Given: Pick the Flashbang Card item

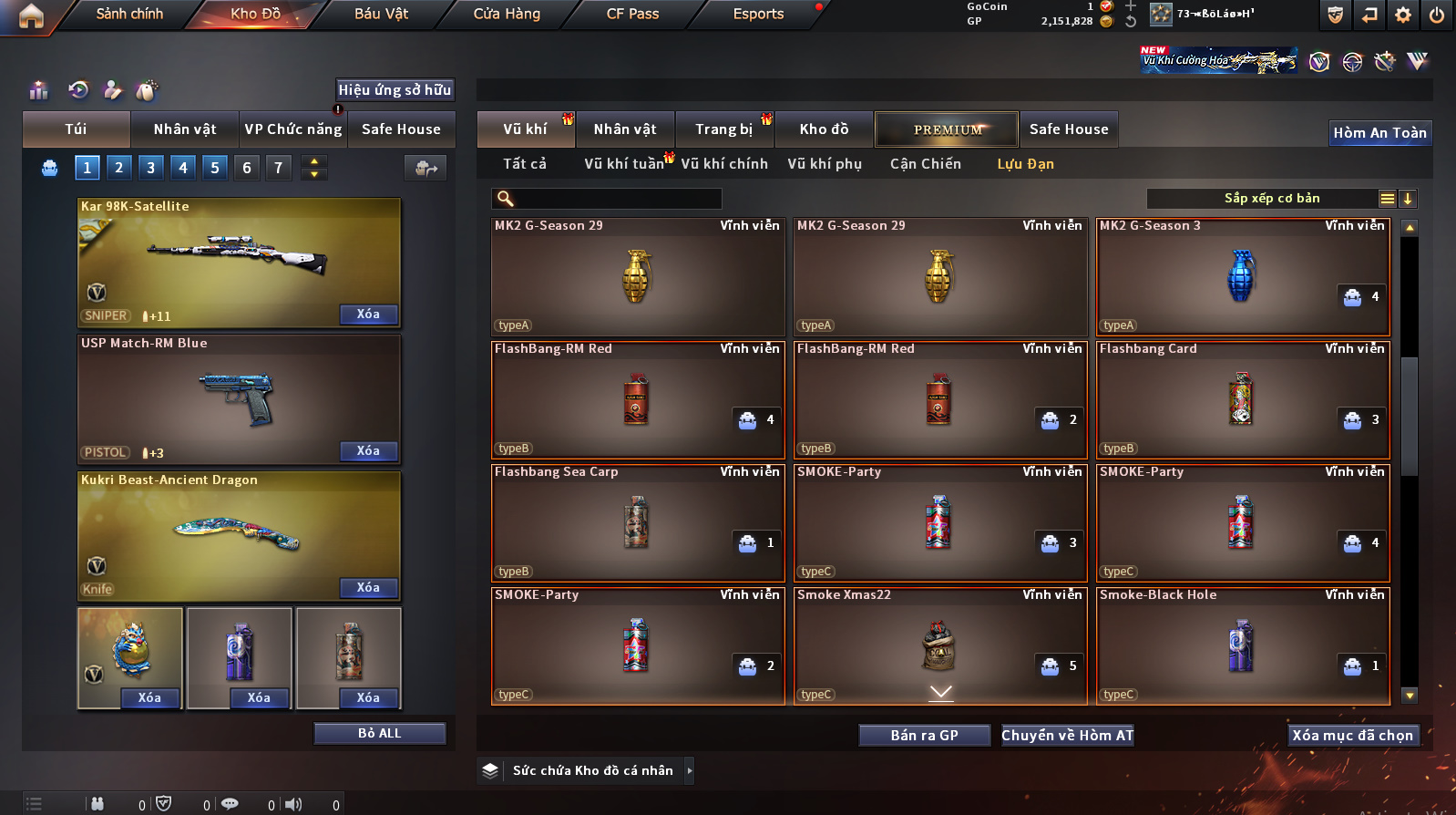Looking at the screenshot, I should click(x=1243, y=400).
